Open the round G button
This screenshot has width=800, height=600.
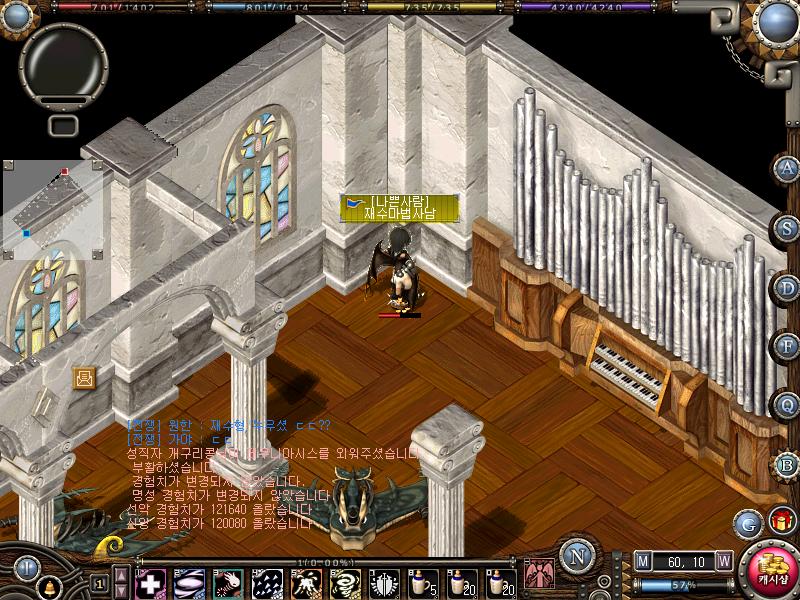746,523
